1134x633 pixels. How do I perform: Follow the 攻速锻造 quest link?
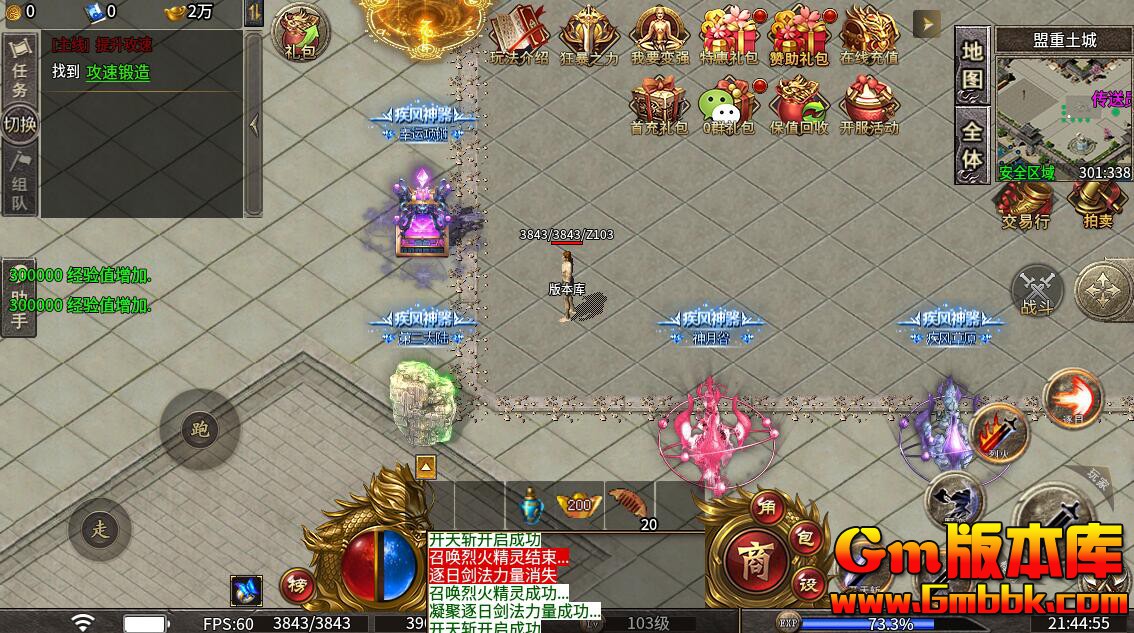pyautogui.click(x=118, y=72)
